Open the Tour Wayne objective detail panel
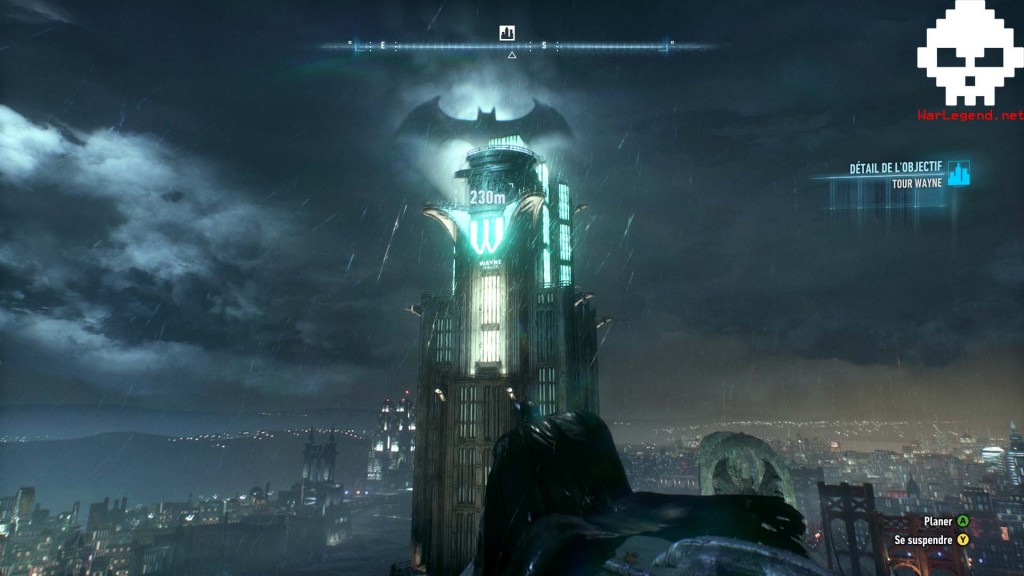This screenshot has width=1024, height=576. [893, 176]
